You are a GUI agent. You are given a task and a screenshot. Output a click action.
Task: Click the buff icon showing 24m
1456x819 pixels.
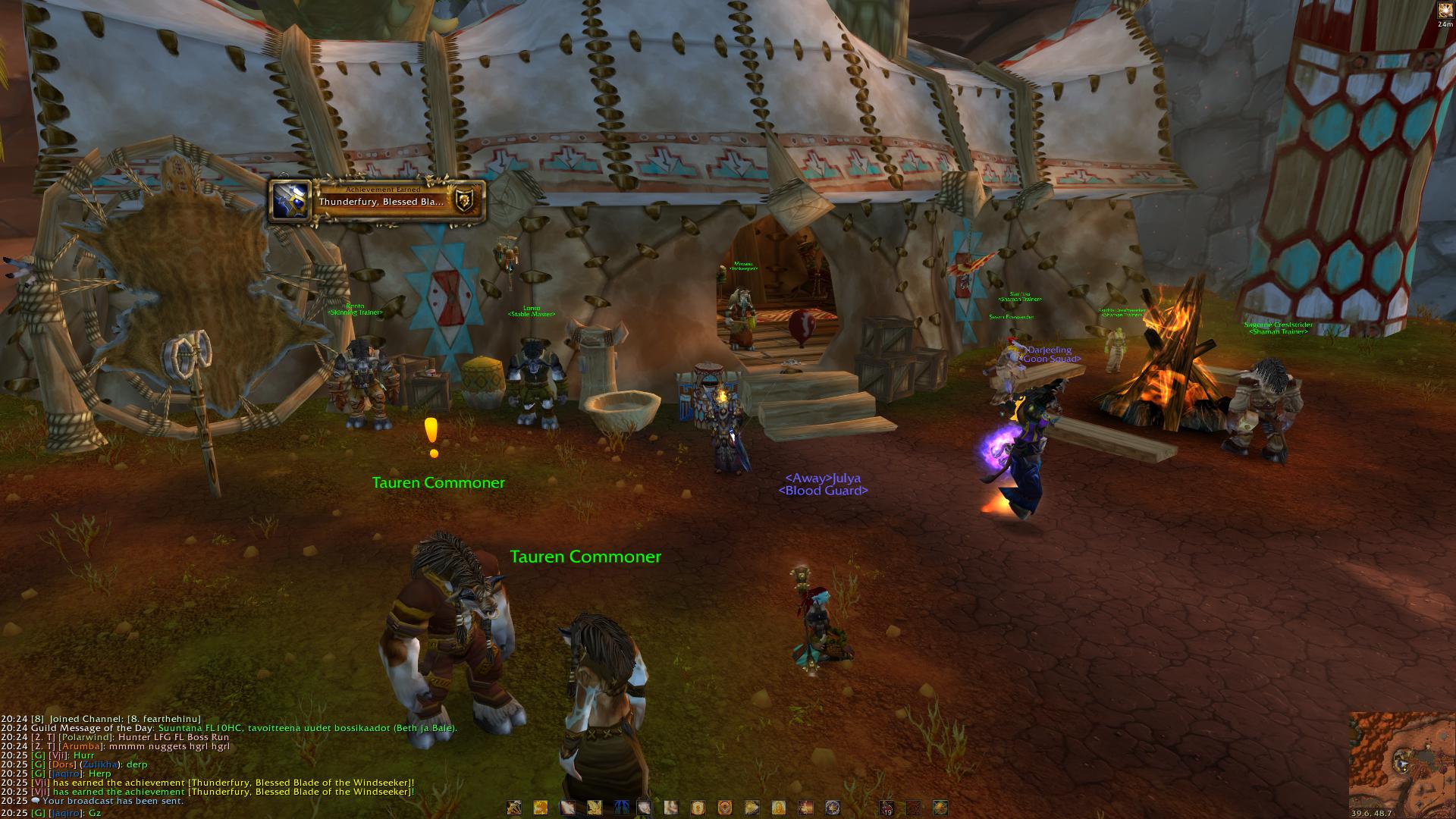pyautogui.click(x=1445, y=11)
